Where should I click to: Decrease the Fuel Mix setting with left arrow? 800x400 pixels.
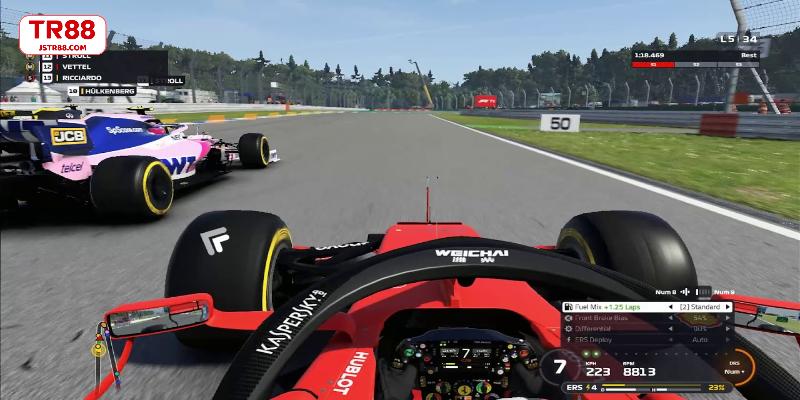(x=668, y=306)
